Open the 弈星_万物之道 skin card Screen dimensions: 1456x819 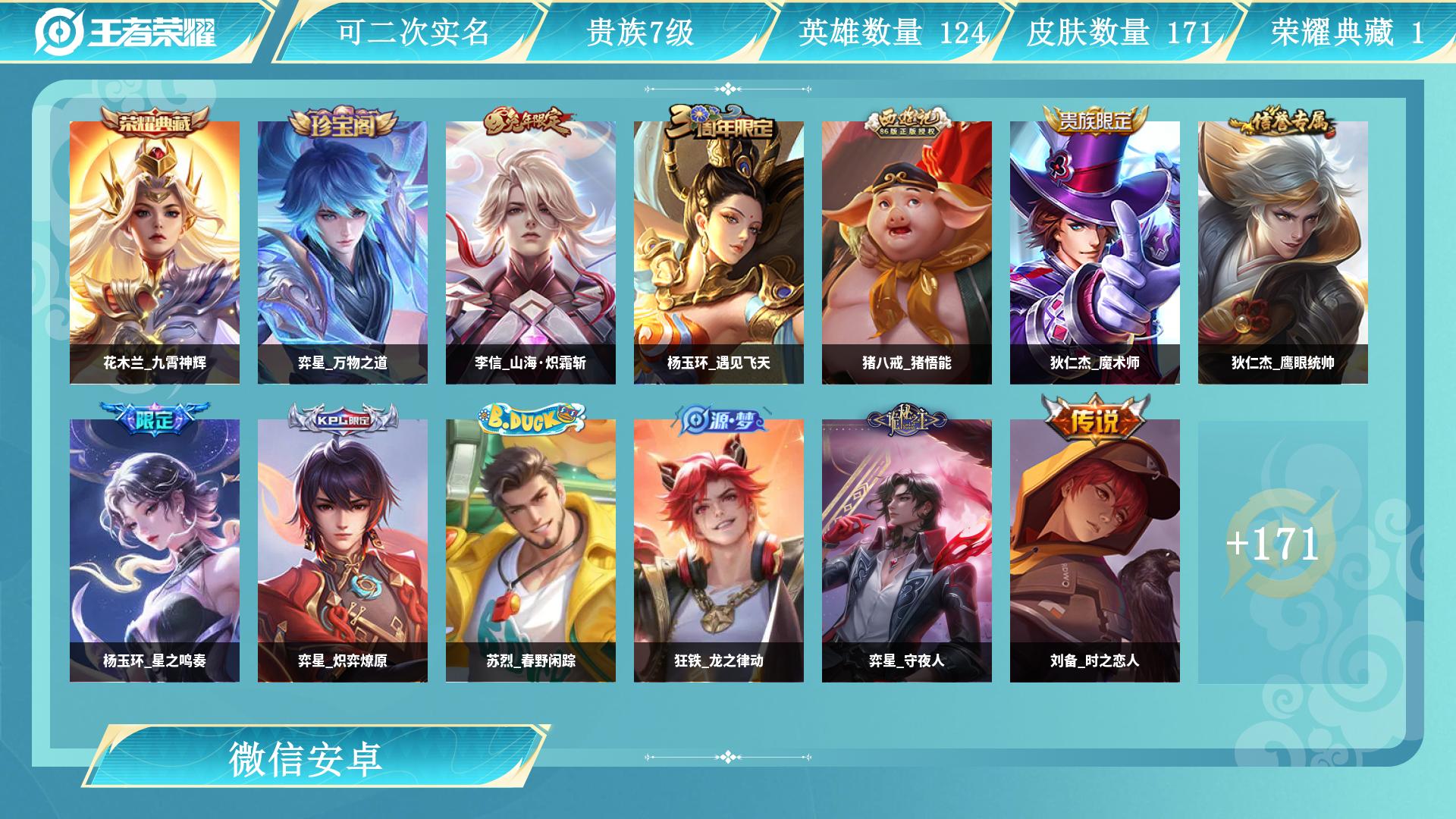pyautogui.click(x=343, y=253)
